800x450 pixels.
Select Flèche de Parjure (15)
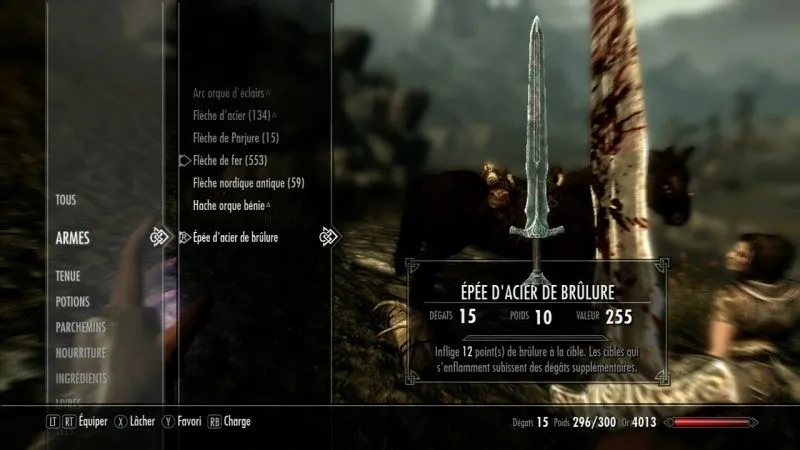(235, 137)
